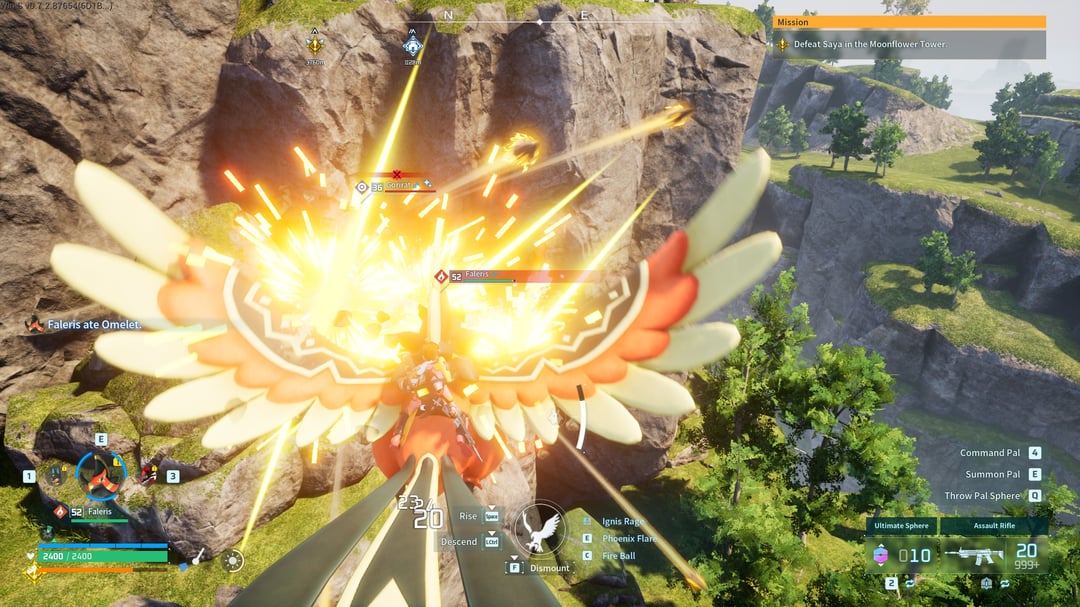Select the Assault Rifle weapon slot

pos(994,555)
